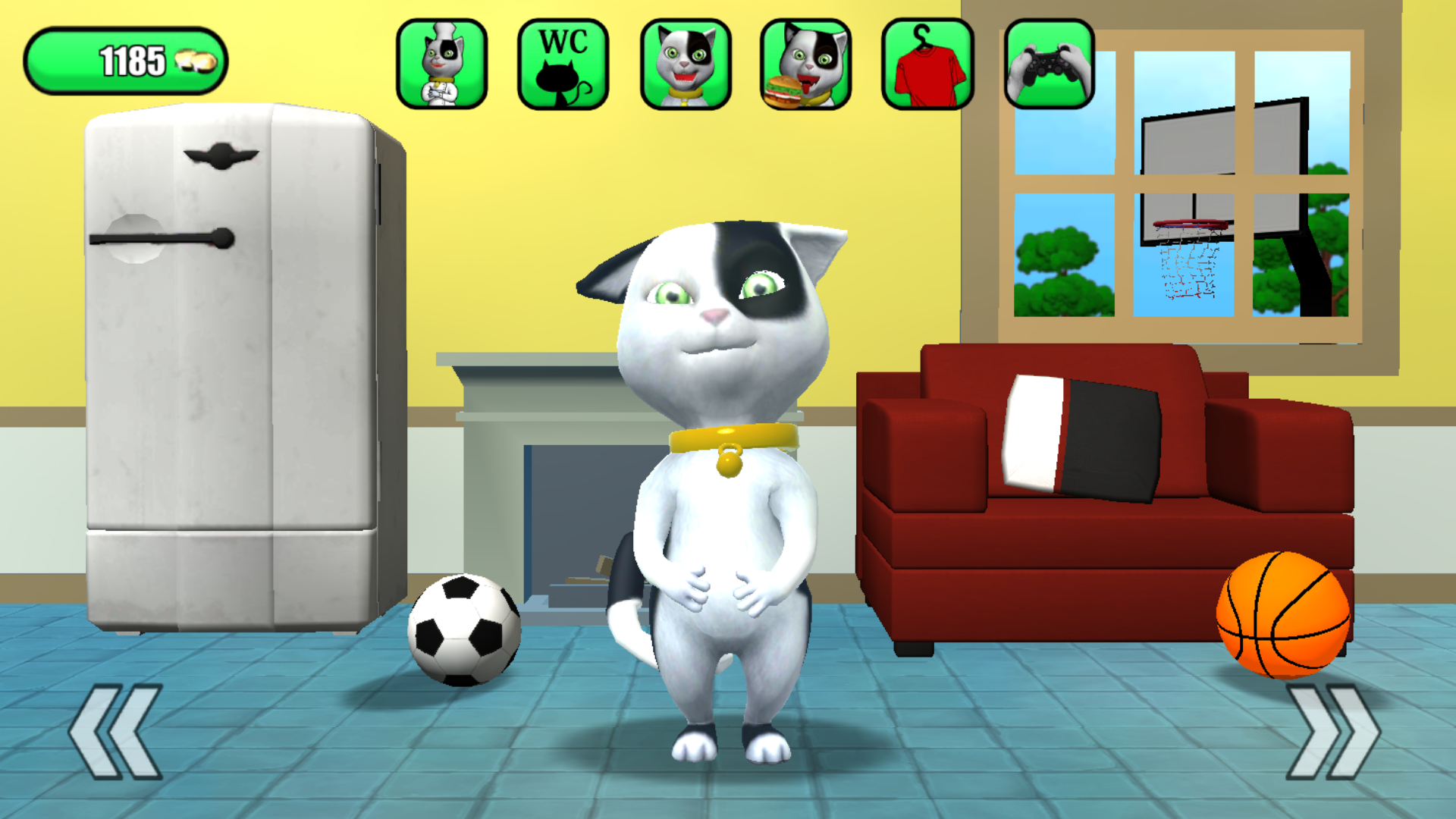Open the cooking chef activity icon
Viewport: 1456px width, 819px height.
pyautogui.click(x=442, y=63)
